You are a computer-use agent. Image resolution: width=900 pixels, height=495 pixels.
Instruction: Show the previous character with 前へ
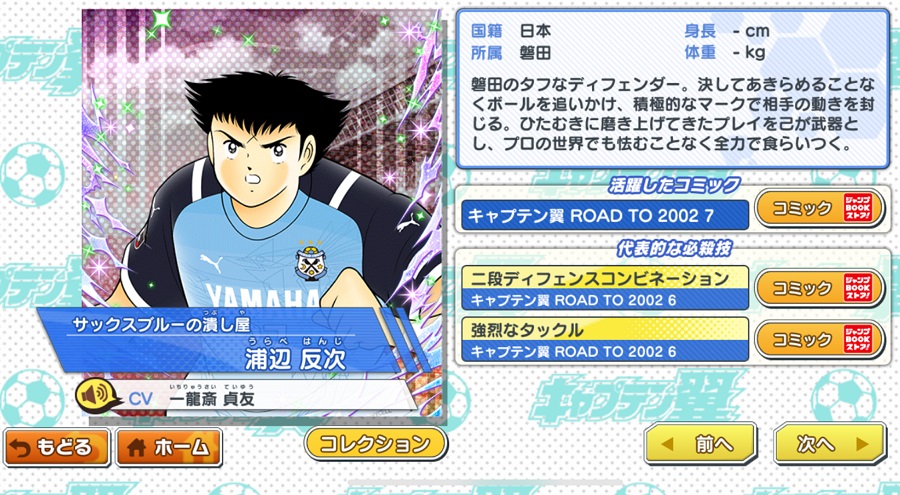[700, 443]
